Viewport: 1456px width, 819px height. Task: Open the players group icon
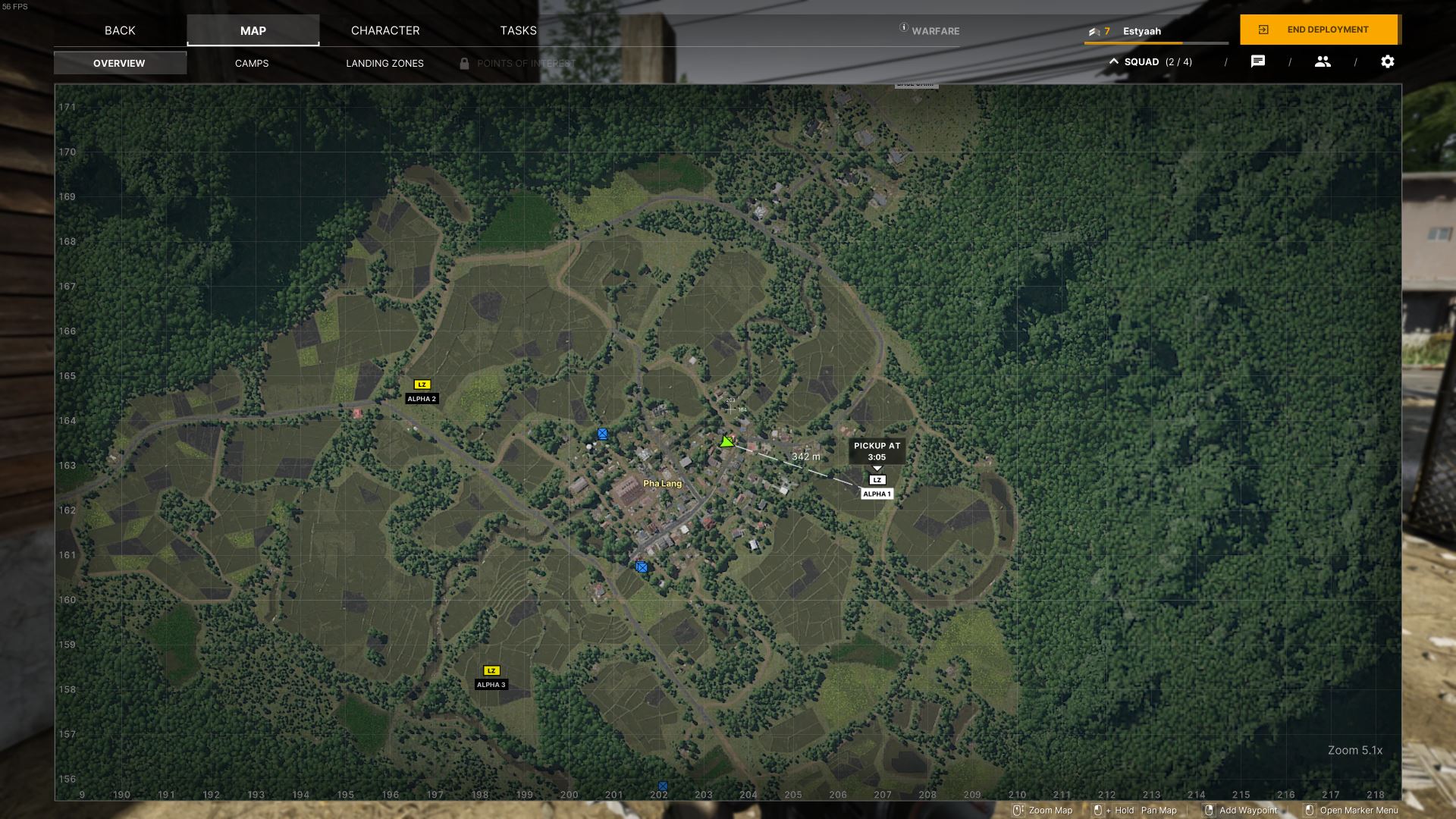(x=1323, y=61)
